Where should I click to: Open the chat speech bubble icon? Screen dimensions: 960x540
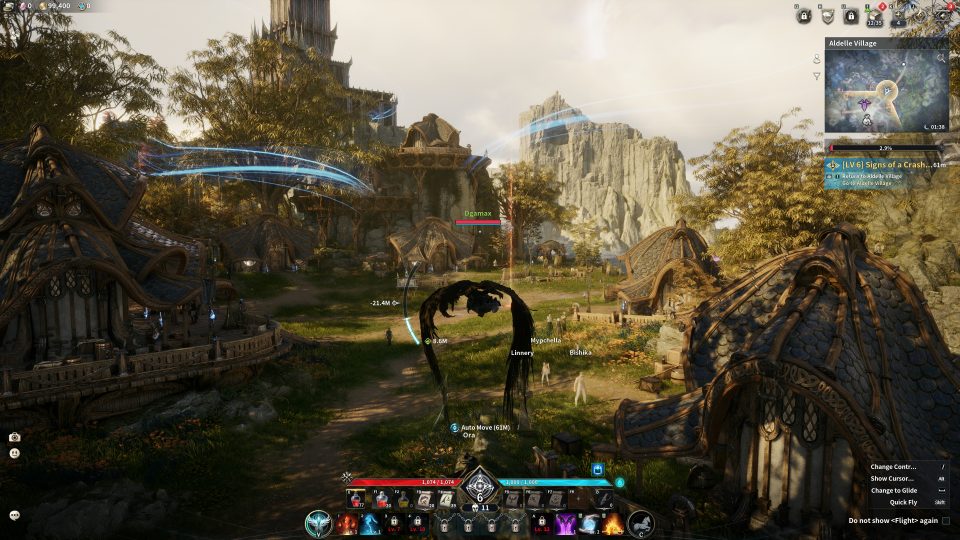pyautogui.click(x=15, y=515)
